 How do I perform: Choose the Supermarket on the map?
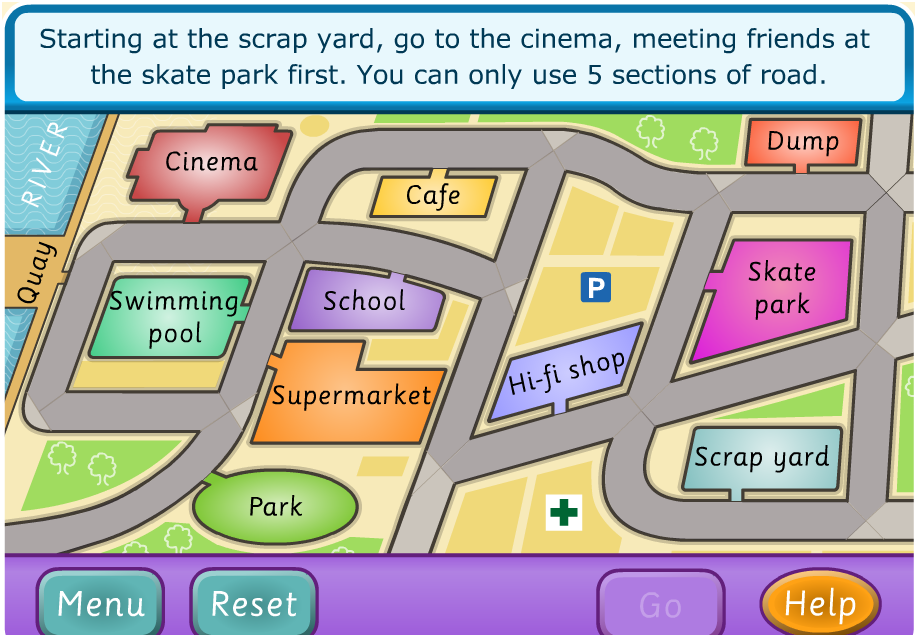pyautogui.click(x=350, y=395)
